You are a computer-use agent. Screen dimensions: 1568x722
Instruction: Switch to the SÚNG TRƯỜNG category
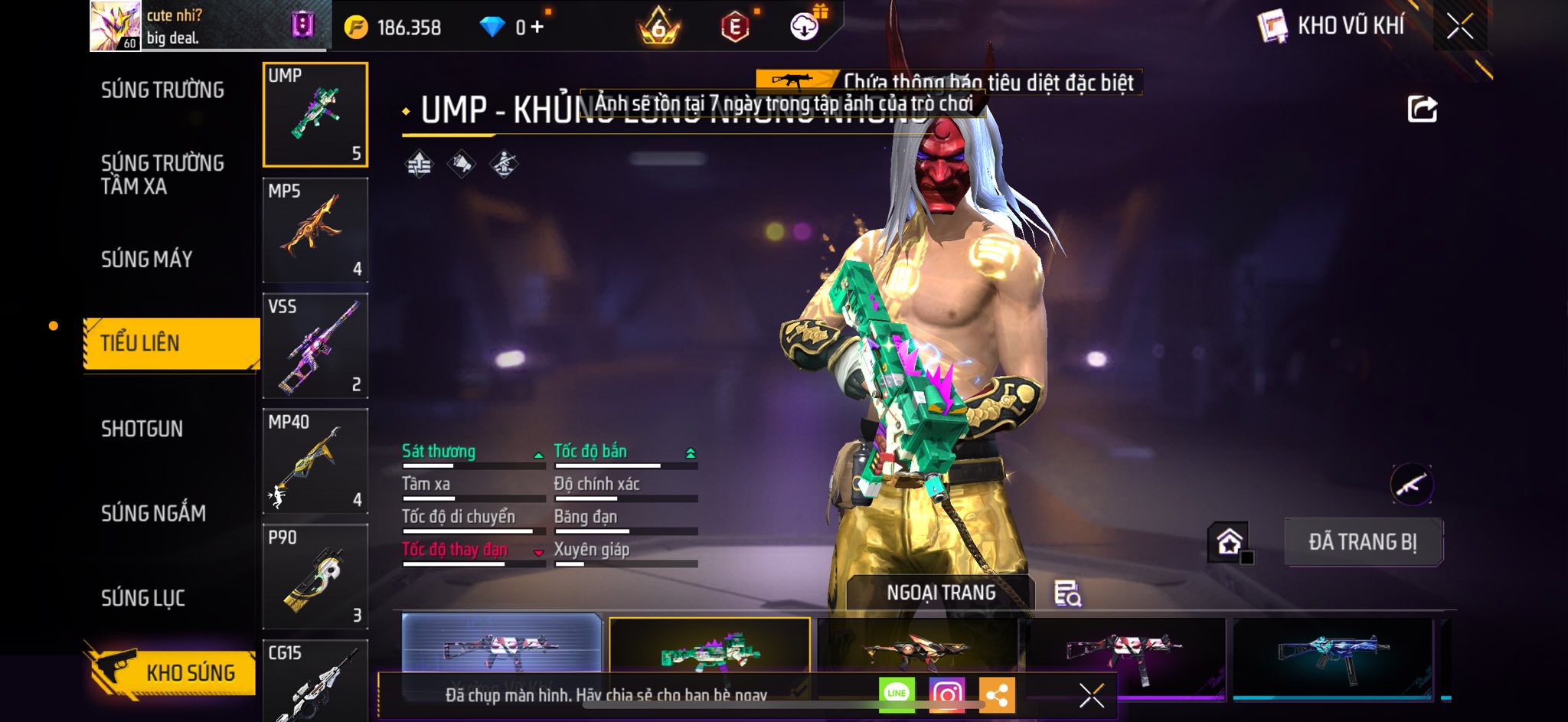pyautogui.click(x=162, y=90)
